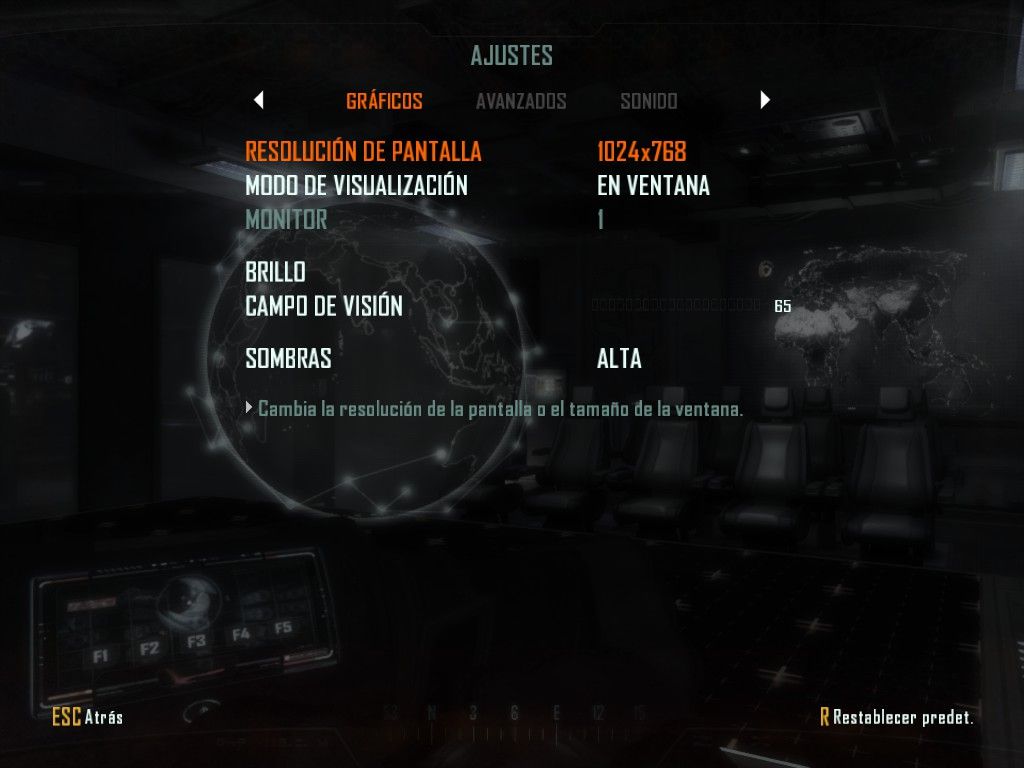Click the left arrow beside the tabs
The width and height of the screenshot is (1024, 768).
coord(259,100)
